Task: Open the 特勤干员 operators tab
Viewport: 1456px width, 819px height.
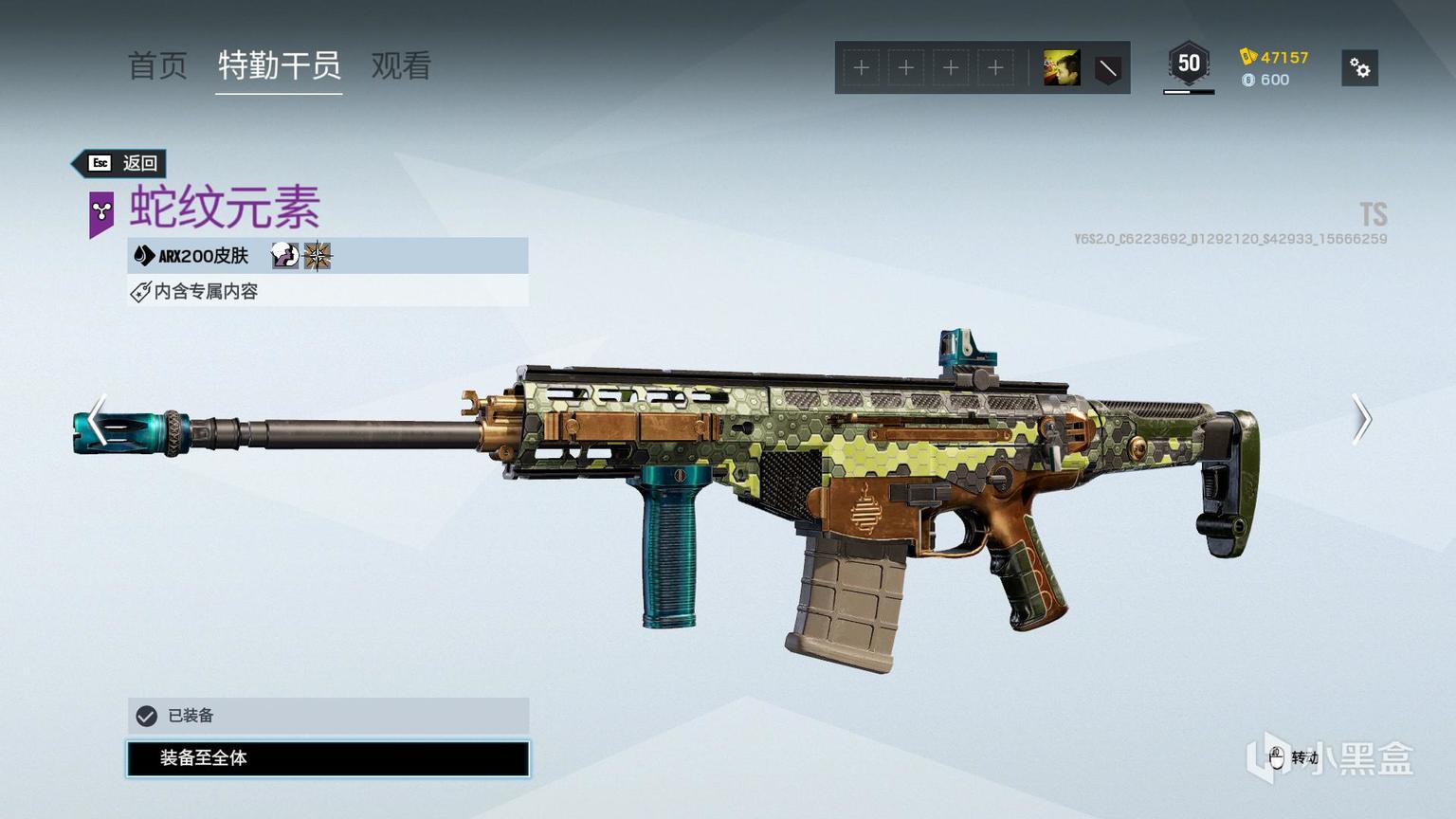Action: tap(279, 65)
